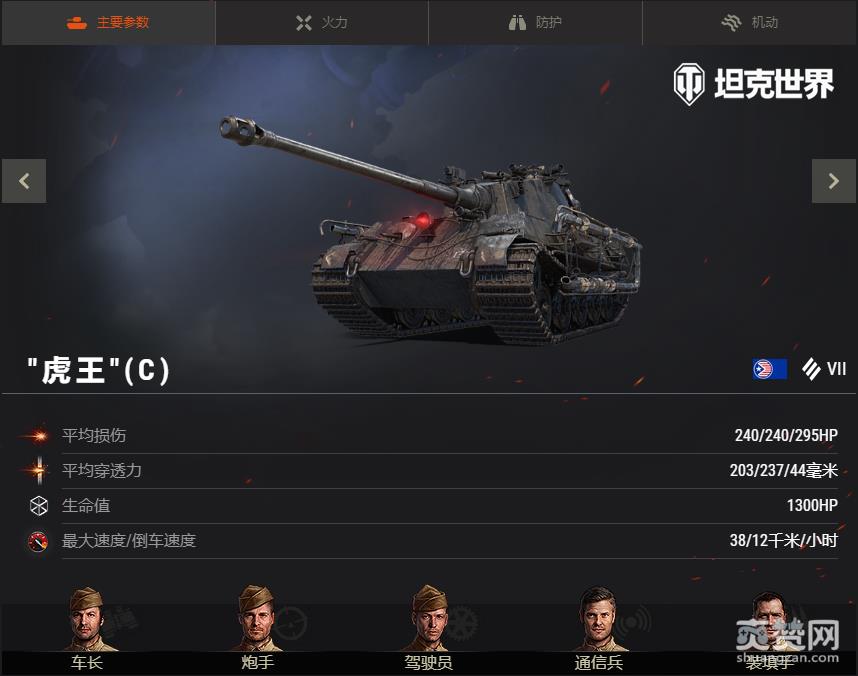
Task: Click the nation flag icon
Action: point(769,369)
